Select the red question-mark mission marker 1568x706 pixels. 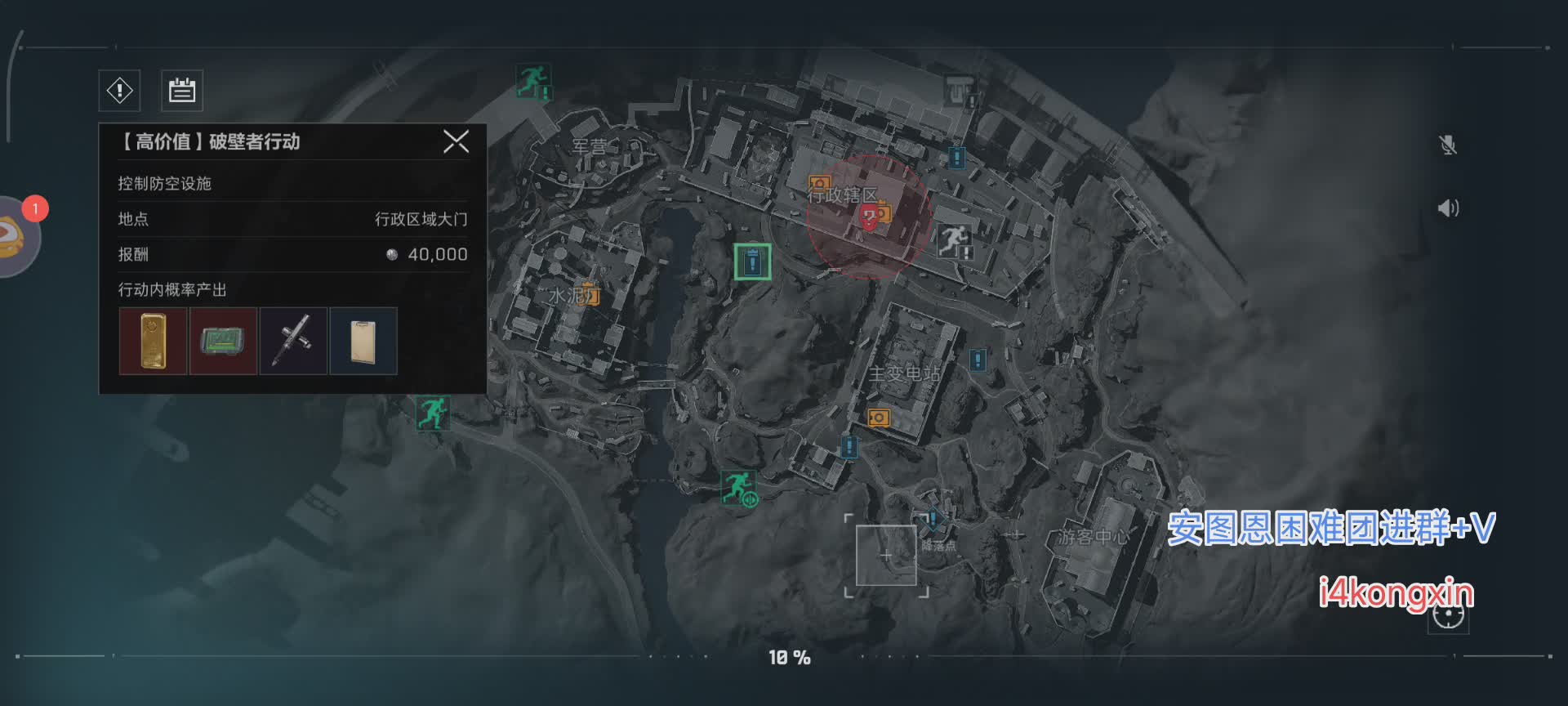pos(869,217)
